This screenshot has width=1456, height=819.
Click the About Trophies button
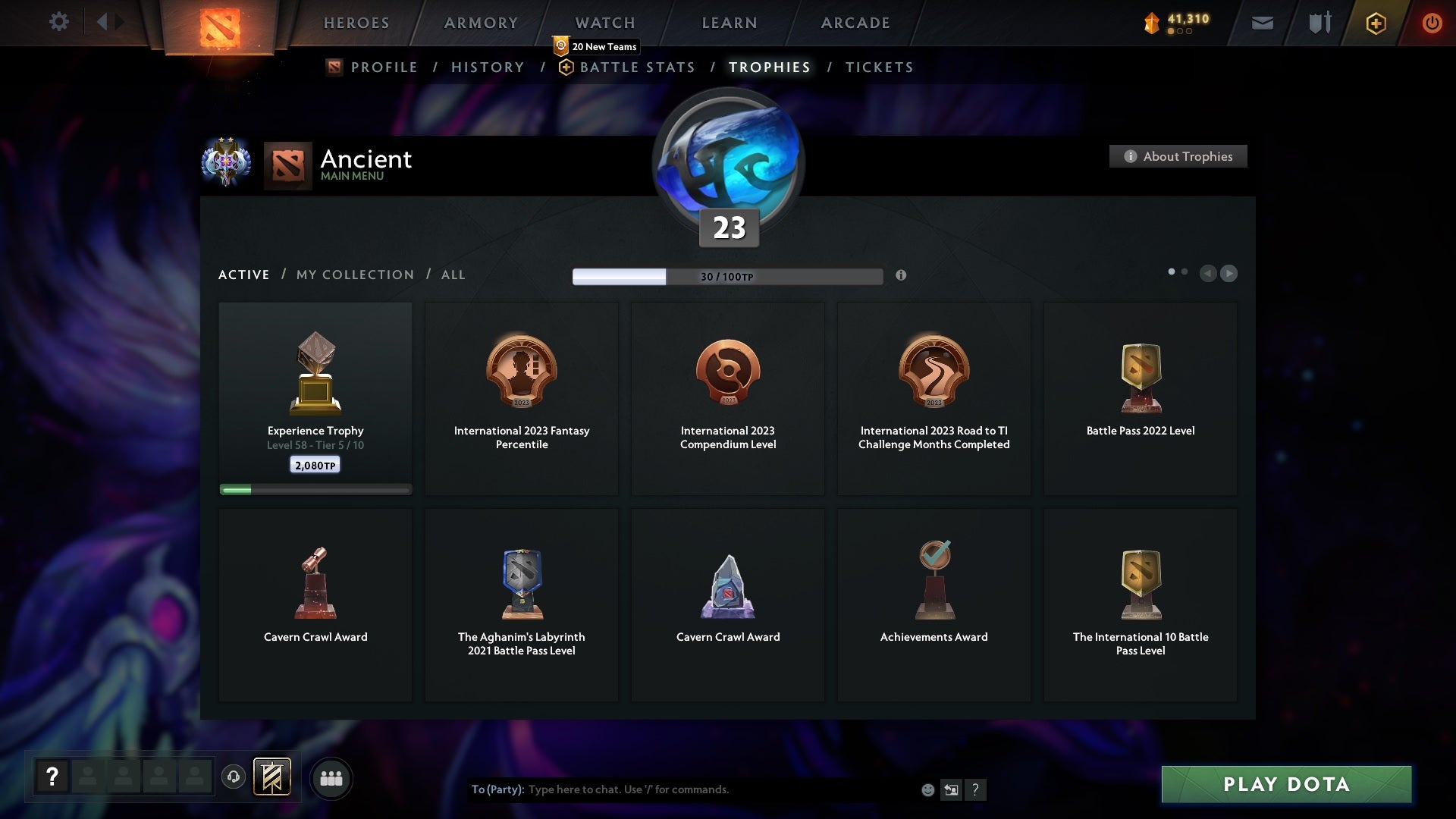click(1178, 156)
